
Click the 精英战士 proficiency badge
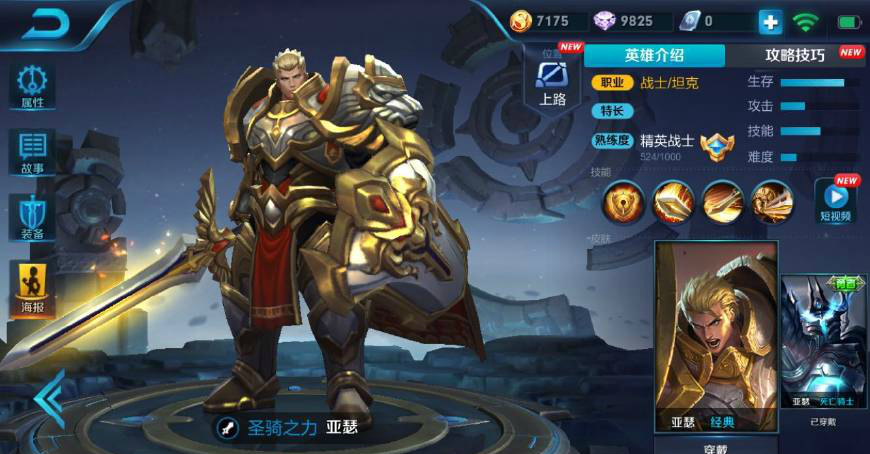717,146
